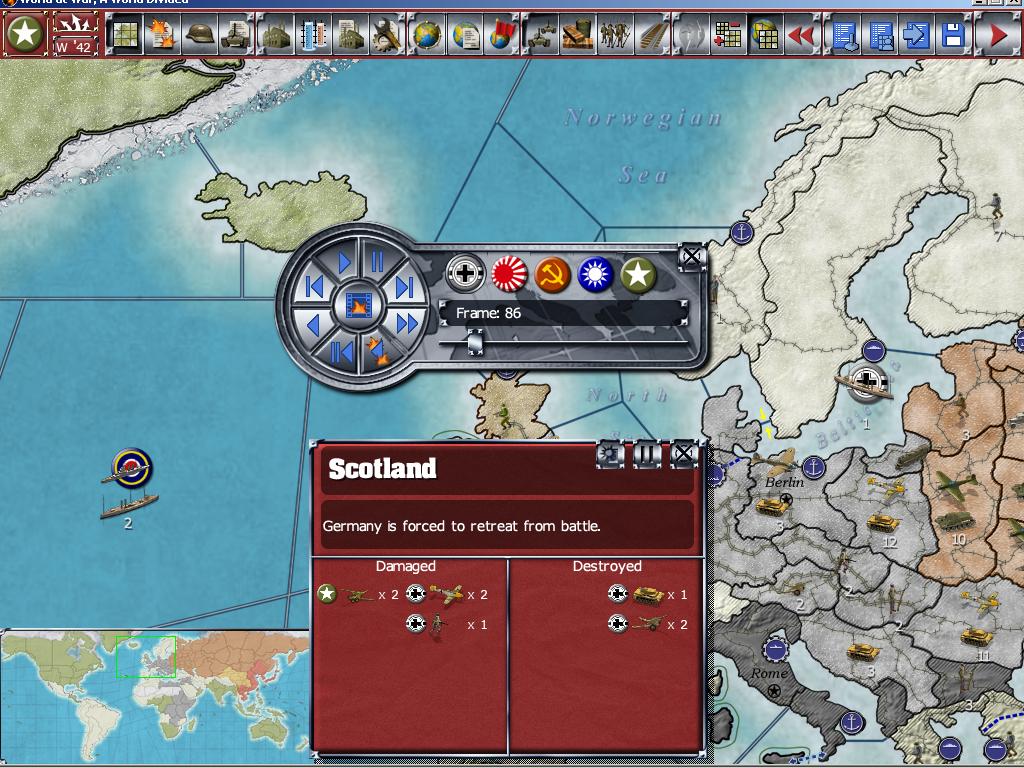Select the Western Allies white star filter

pyautogui.click(x=639, y=273)
